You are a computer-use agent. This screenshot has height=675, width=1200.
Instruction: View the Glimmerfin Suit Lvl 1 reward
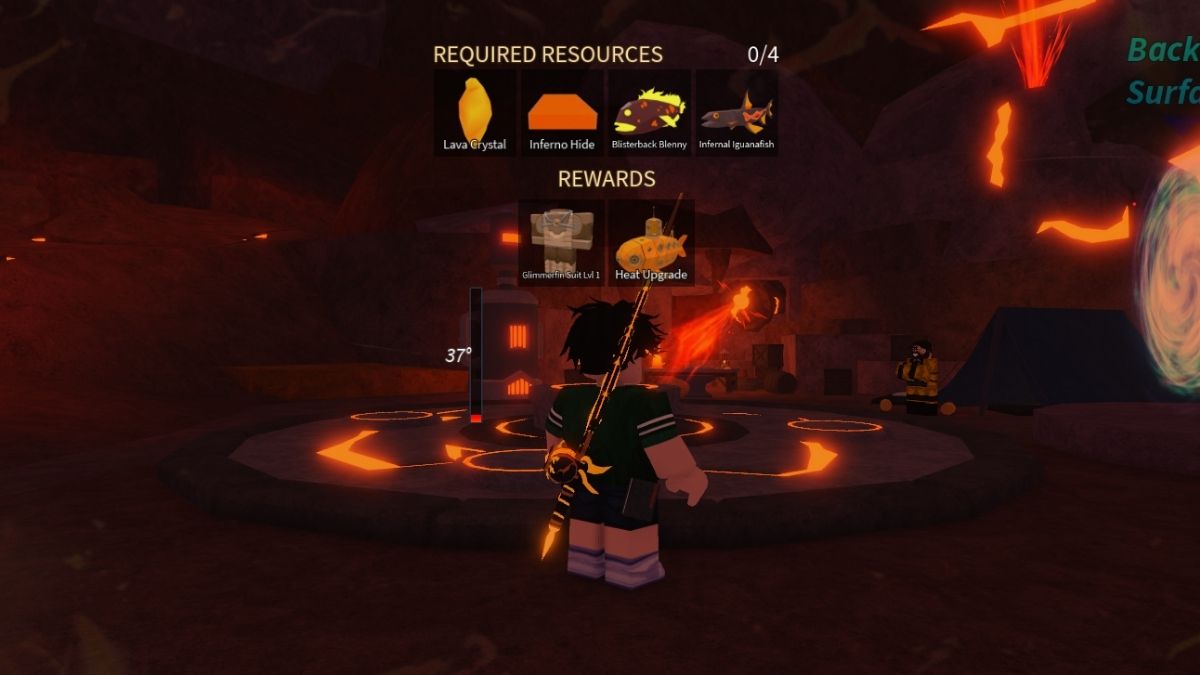(x=561, y=242)
